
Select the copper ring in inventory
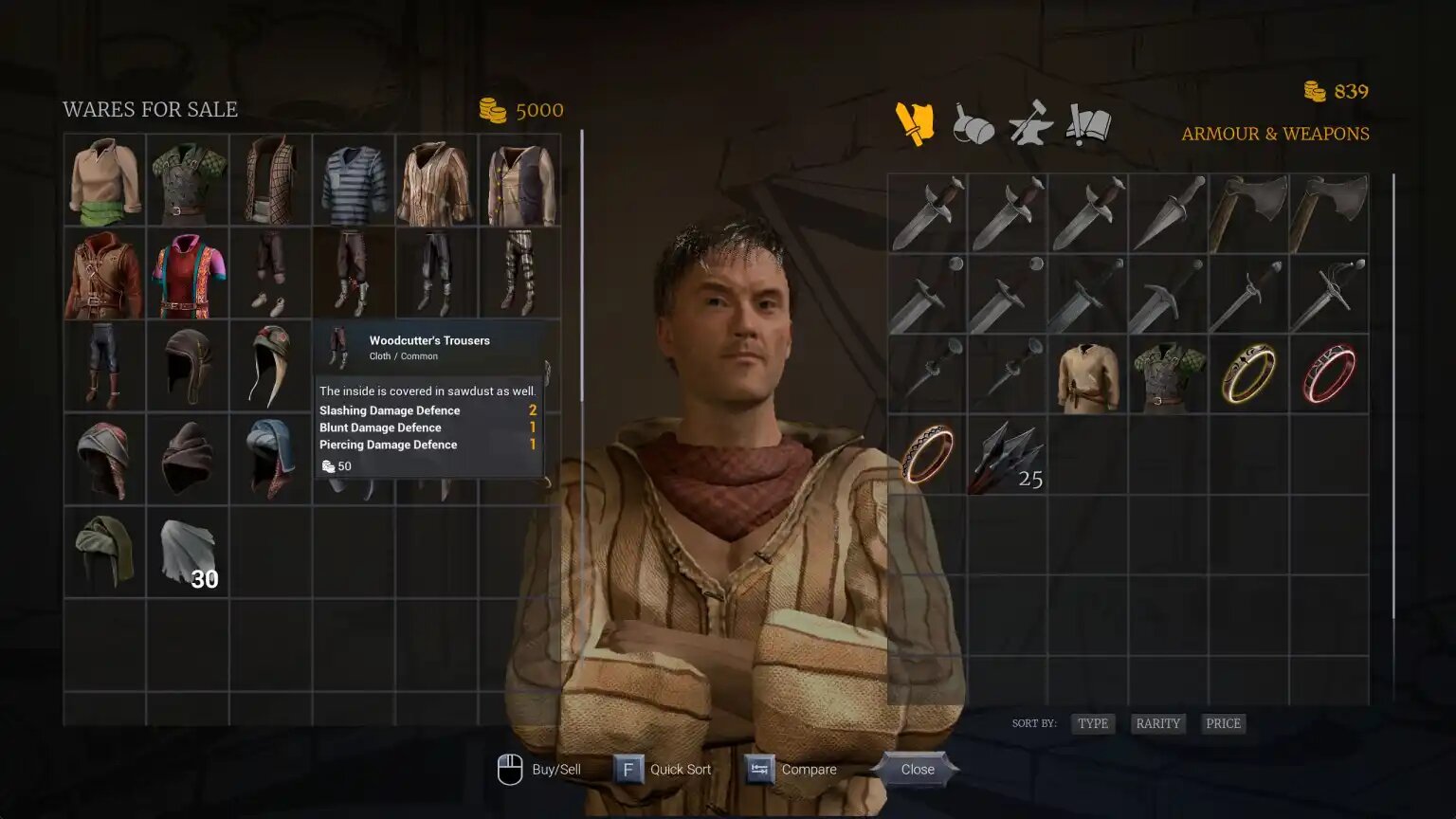[927, 456]
